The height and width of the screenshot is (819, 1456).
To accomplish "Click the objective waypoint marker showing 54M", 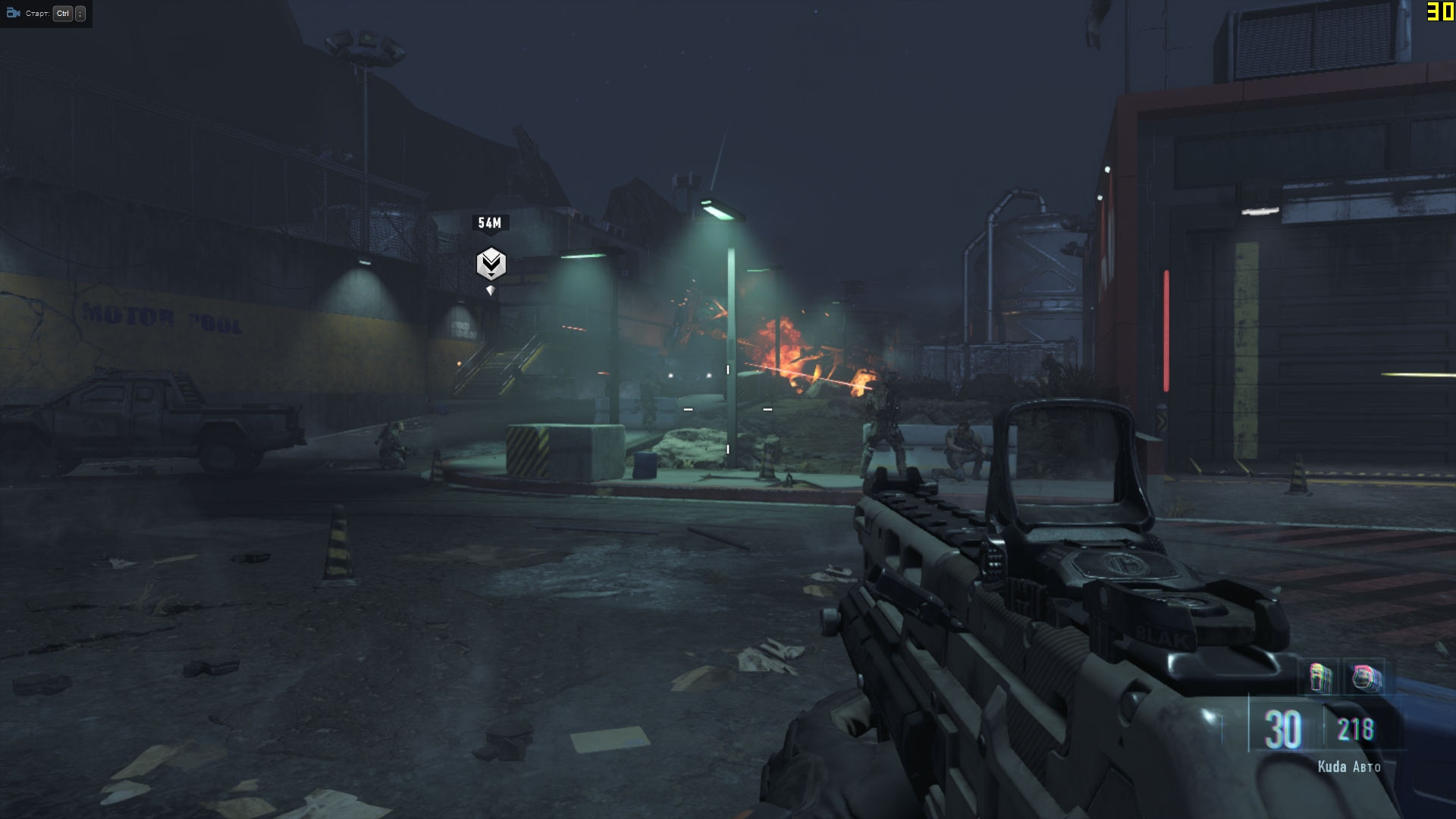I will coord(491,264).
